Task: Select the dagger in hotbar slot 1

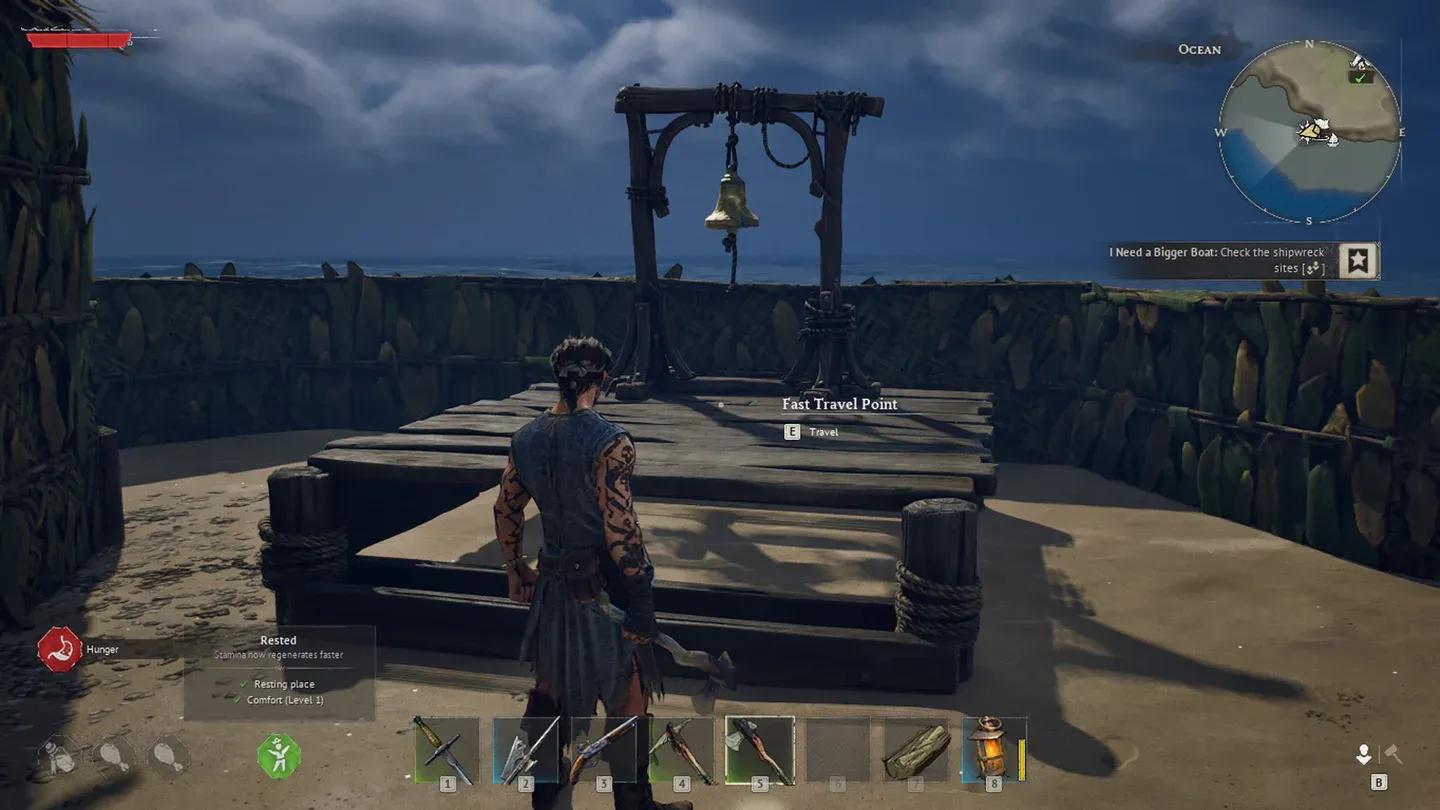Action: [x=447, y=748]
